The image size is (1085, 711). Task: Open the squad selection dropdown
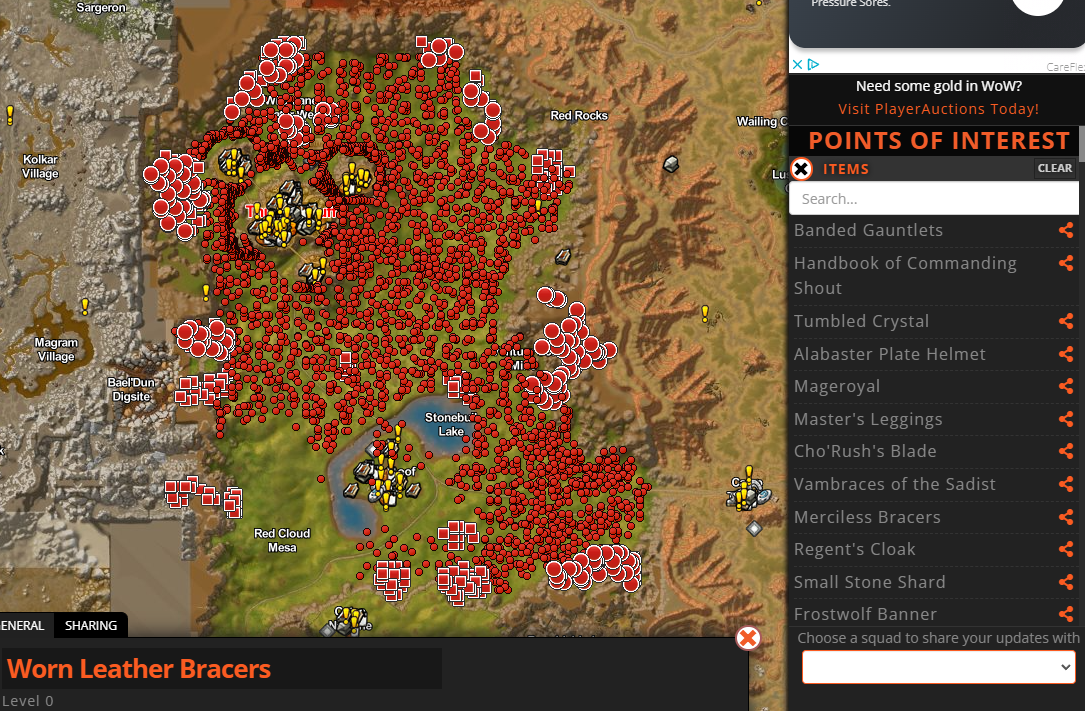click(x=938, y=667)
